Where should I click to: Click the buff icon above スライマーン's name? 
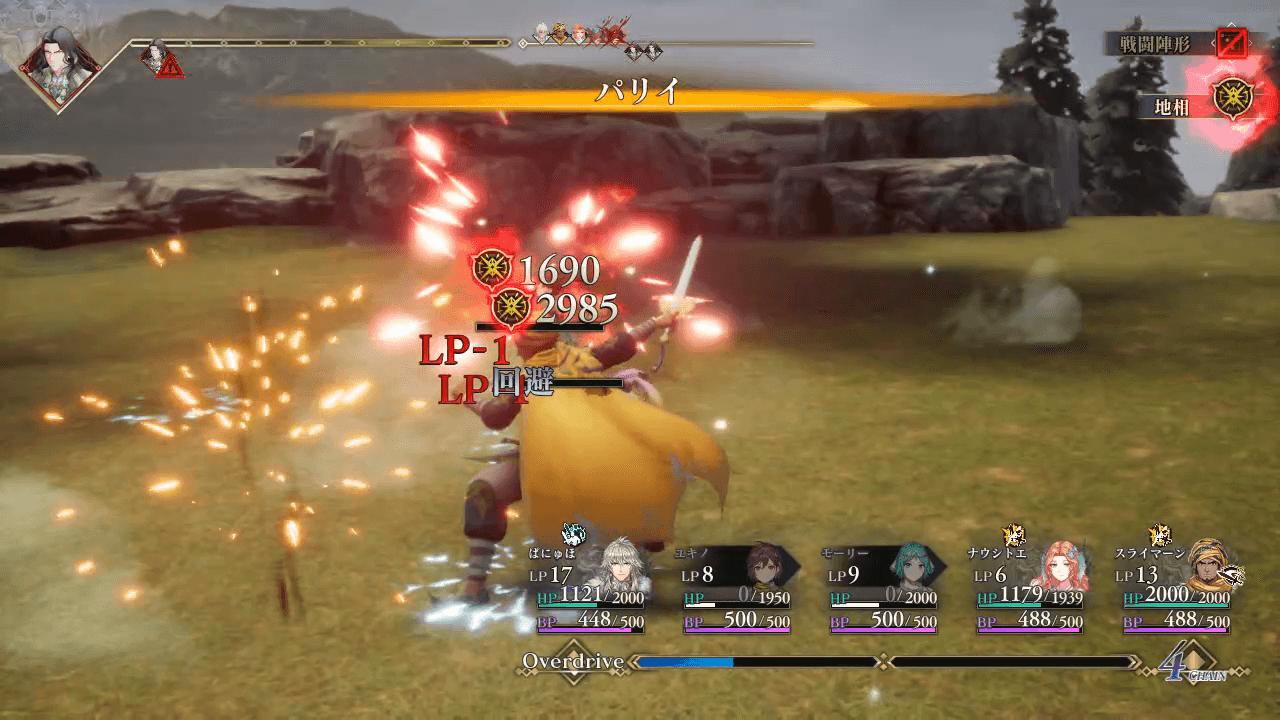tap(1158, 534)
